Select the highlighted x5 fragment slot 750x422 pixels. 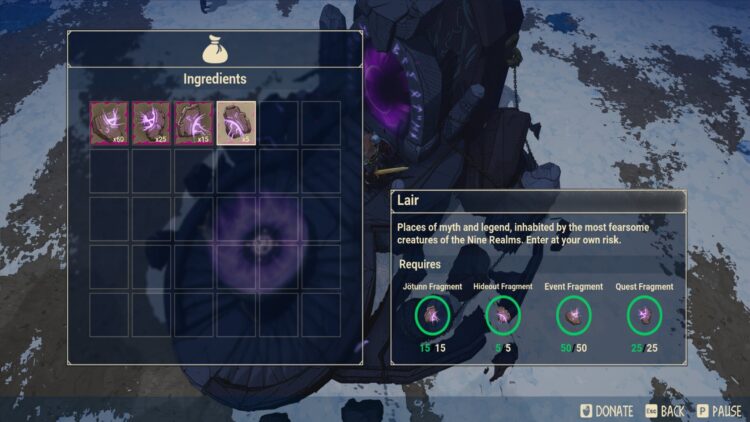coord(236,122)
